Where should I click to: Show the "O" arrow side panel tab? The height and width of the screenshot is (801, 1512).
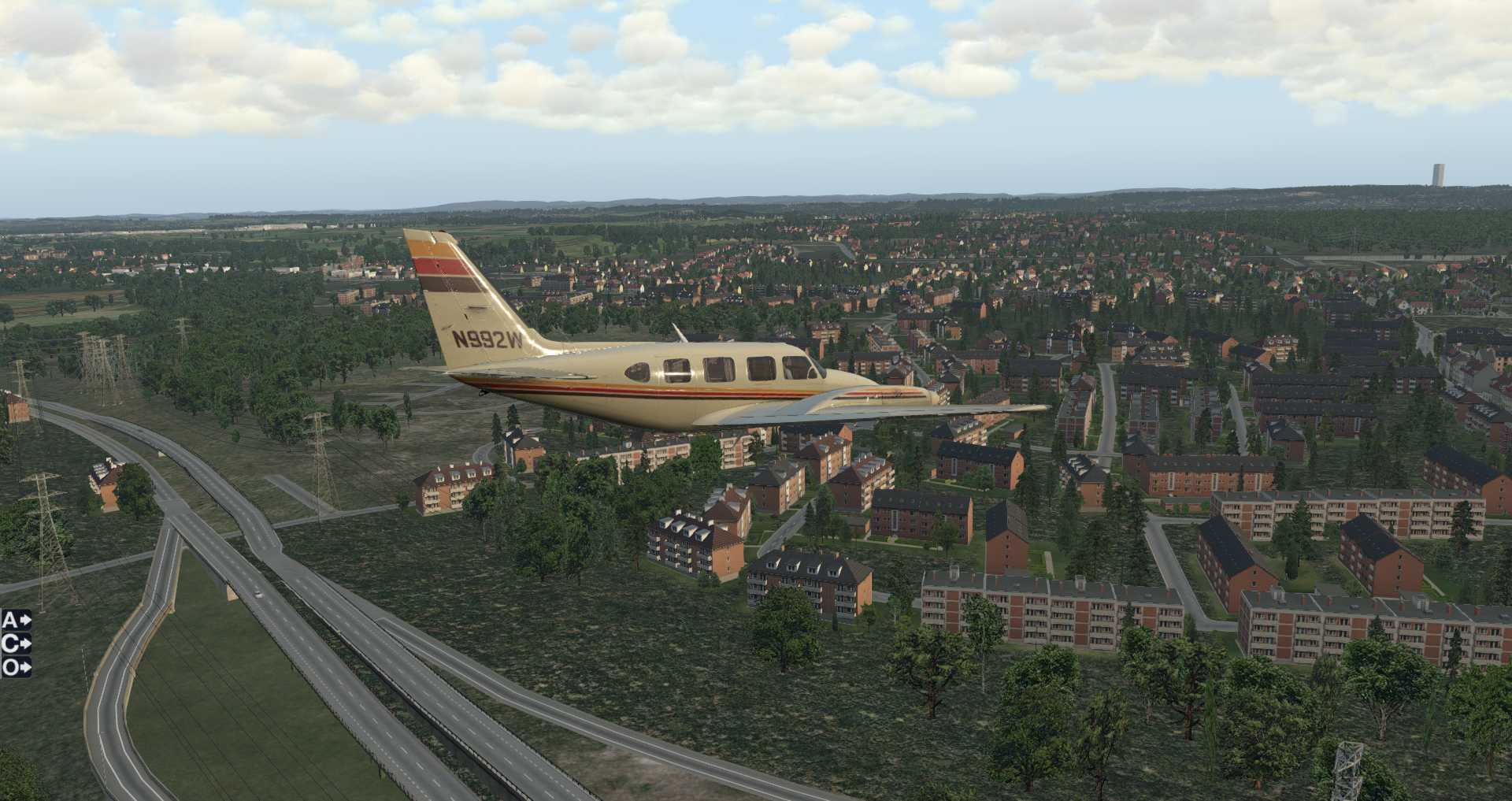(x=16, y=668)
